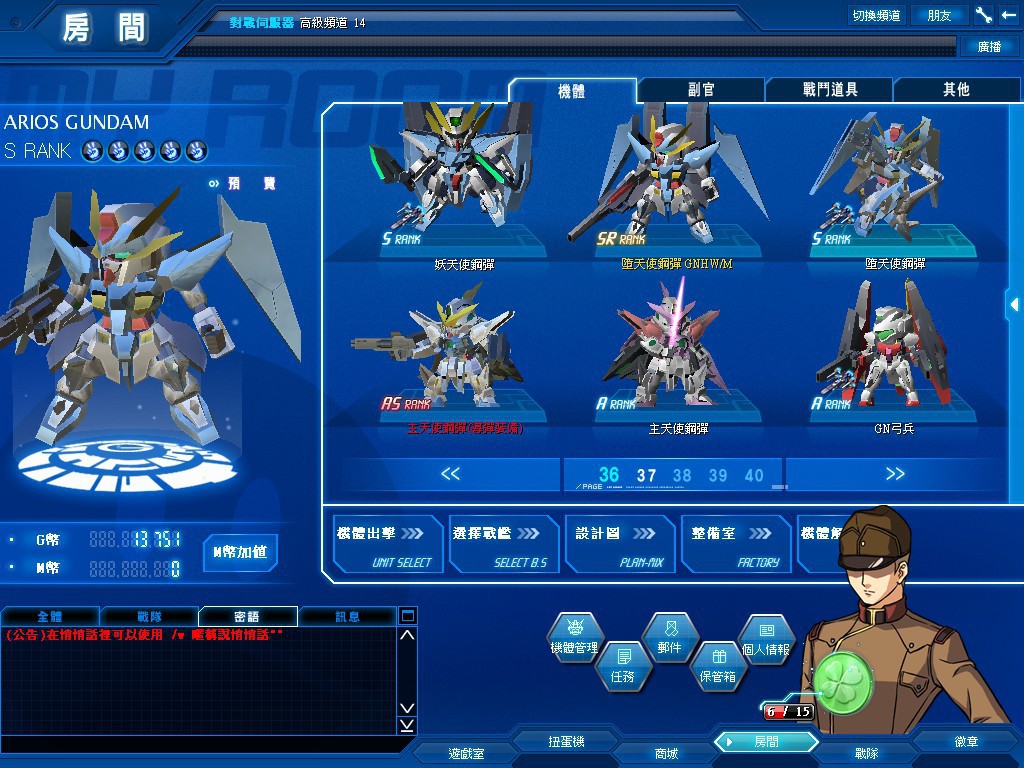Switch to the 副官 tab
1024x768 pixels.
click(x=701, y=90)
